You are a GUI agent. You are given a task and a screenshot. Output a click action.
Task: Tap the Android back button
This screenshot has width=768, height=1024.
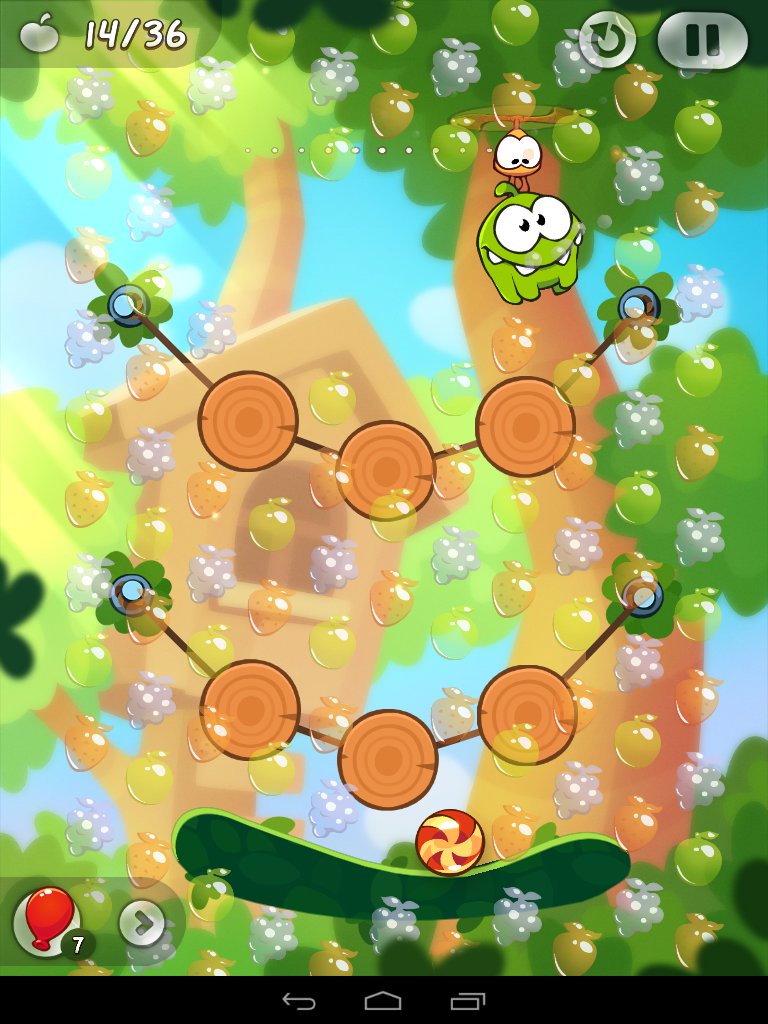pos(299,1001)
